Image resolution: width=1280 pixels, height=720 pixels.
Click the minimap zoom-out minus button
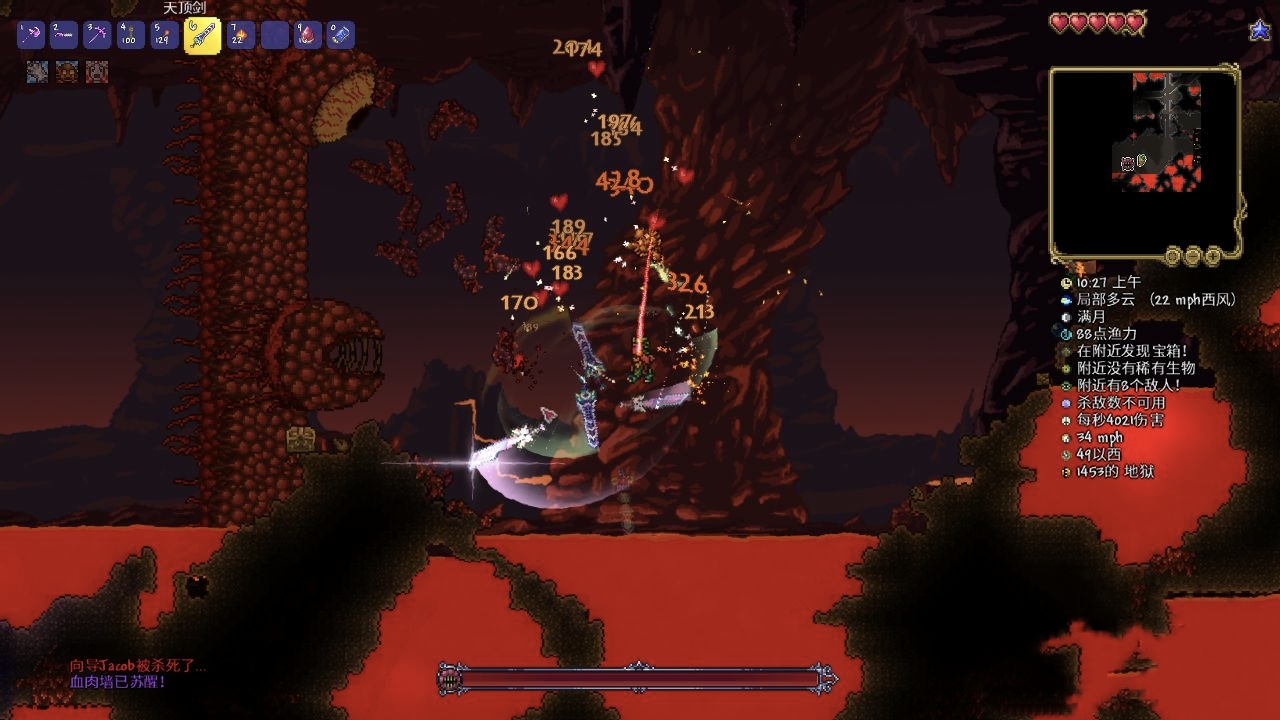tap(1193, 257)
